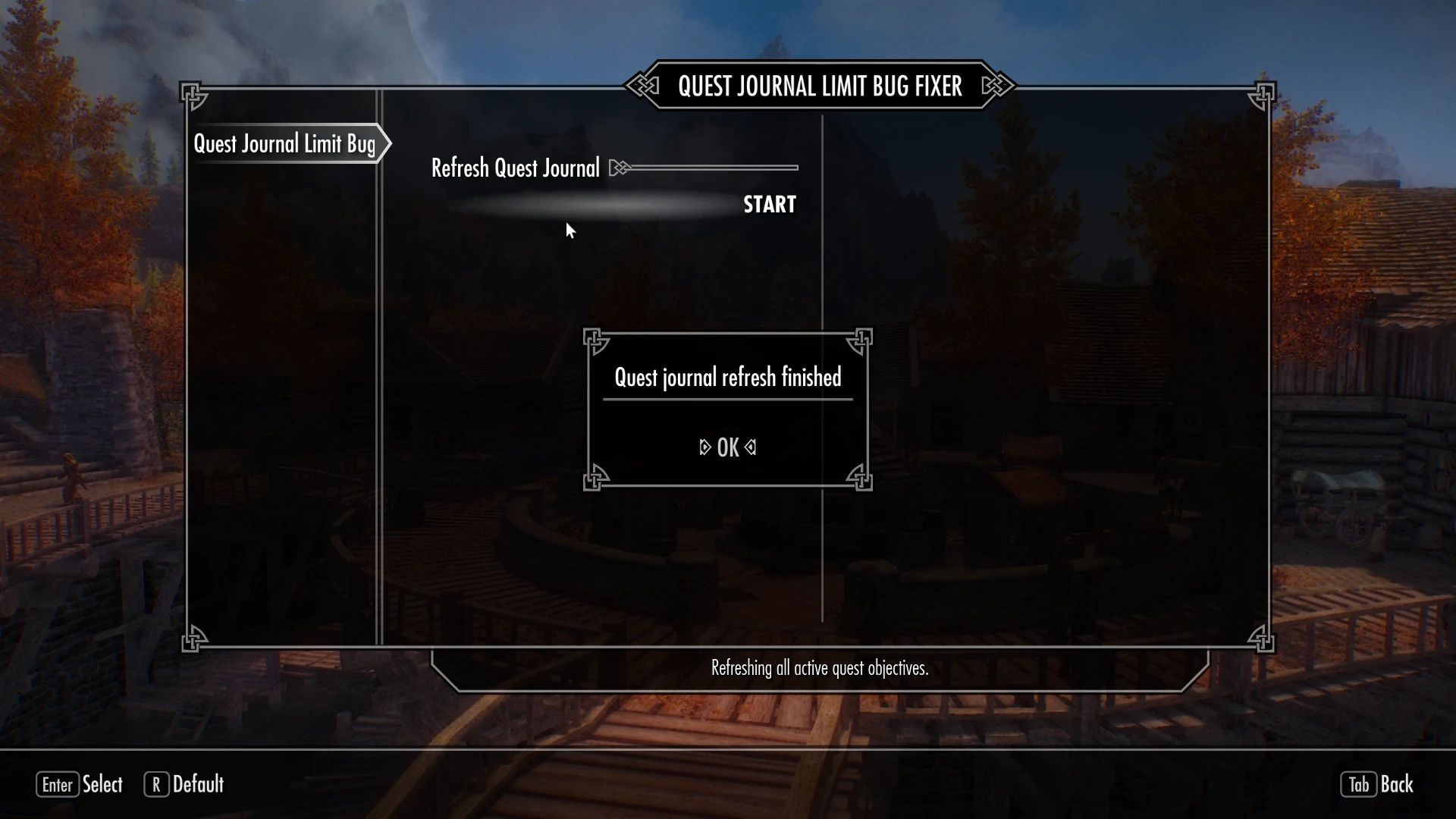Image resolution: width=1456 pixels, height=819 pixels.
Task: Click the right knotwork flourish beside the title banner
Action: pyautogui.click(x=994, y=86)
